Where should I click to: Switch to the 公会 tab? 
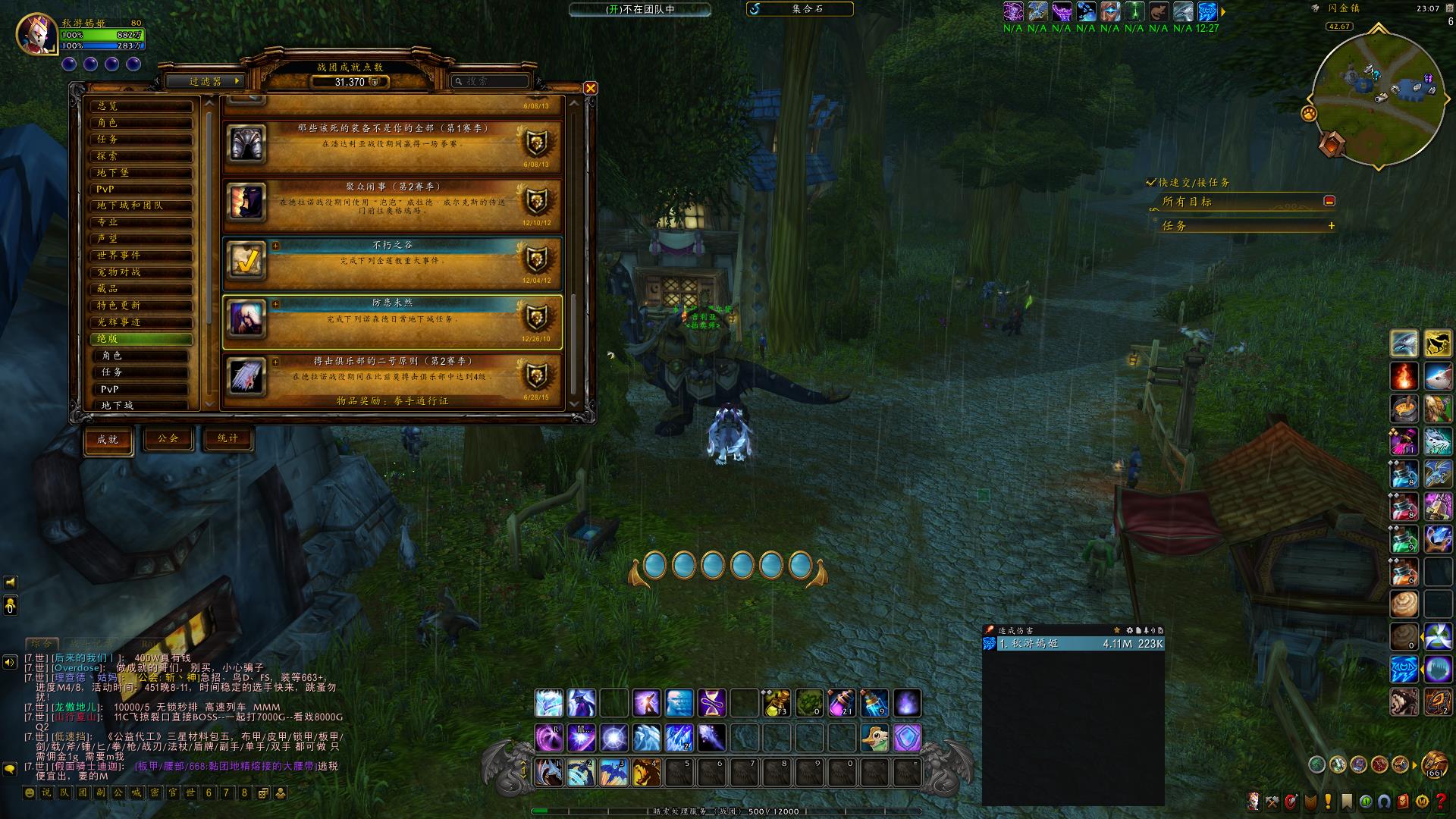click(x=168, y=438)
